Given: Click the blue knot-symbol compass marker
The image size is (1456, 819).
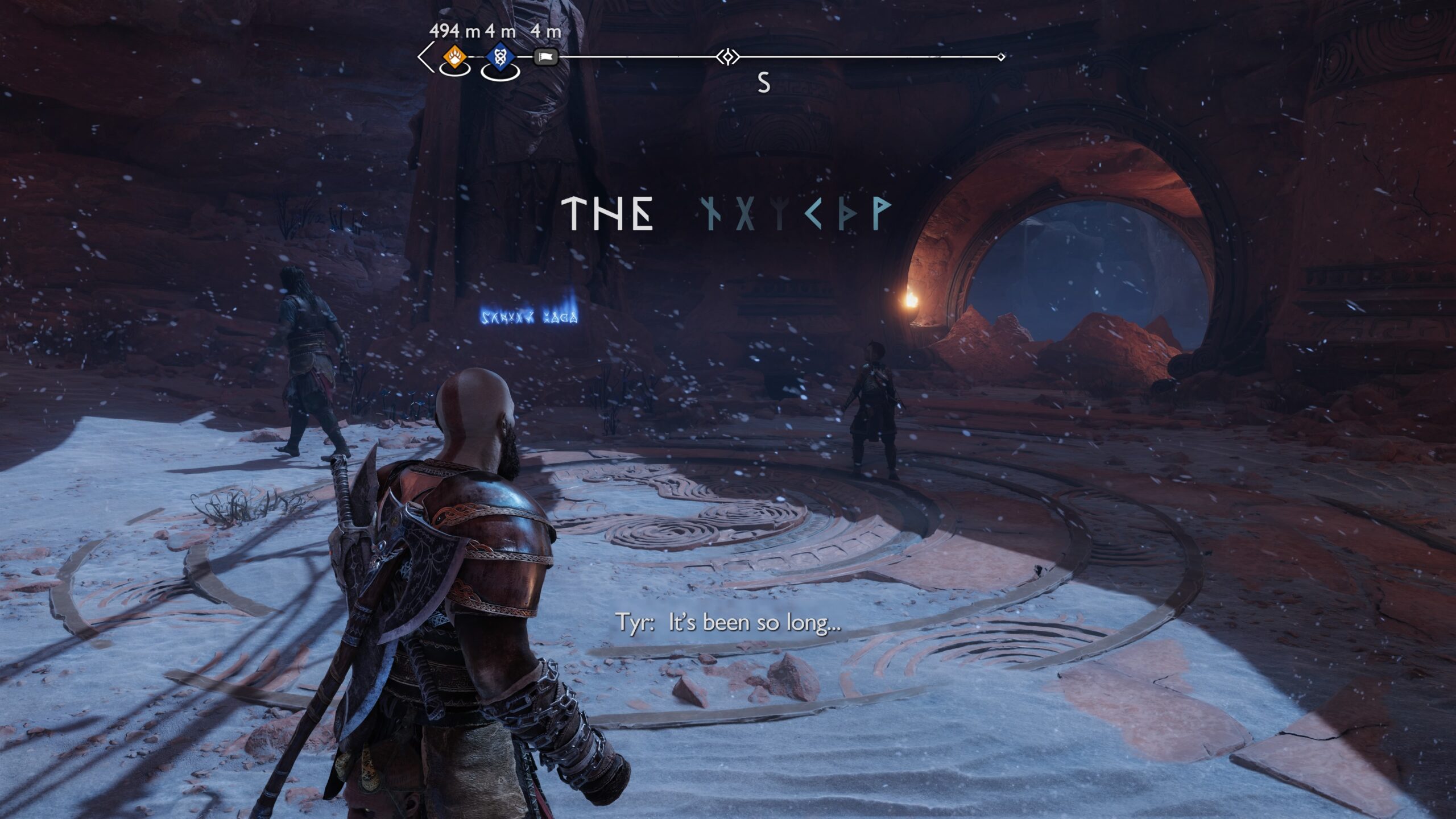Looking at the screenshot, I should [500, 57].
